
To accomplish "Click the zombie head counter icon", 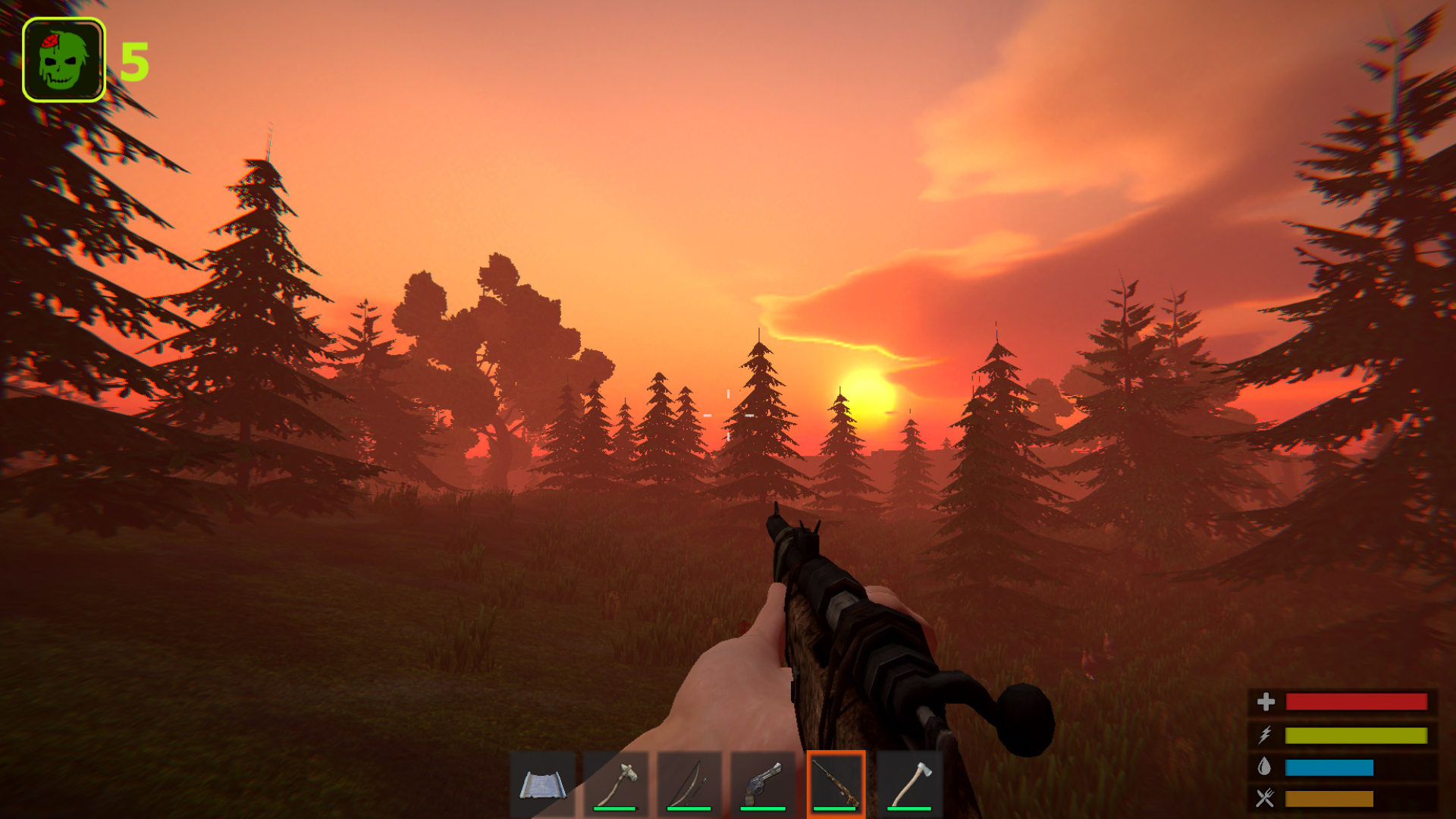I will [64, 58].
